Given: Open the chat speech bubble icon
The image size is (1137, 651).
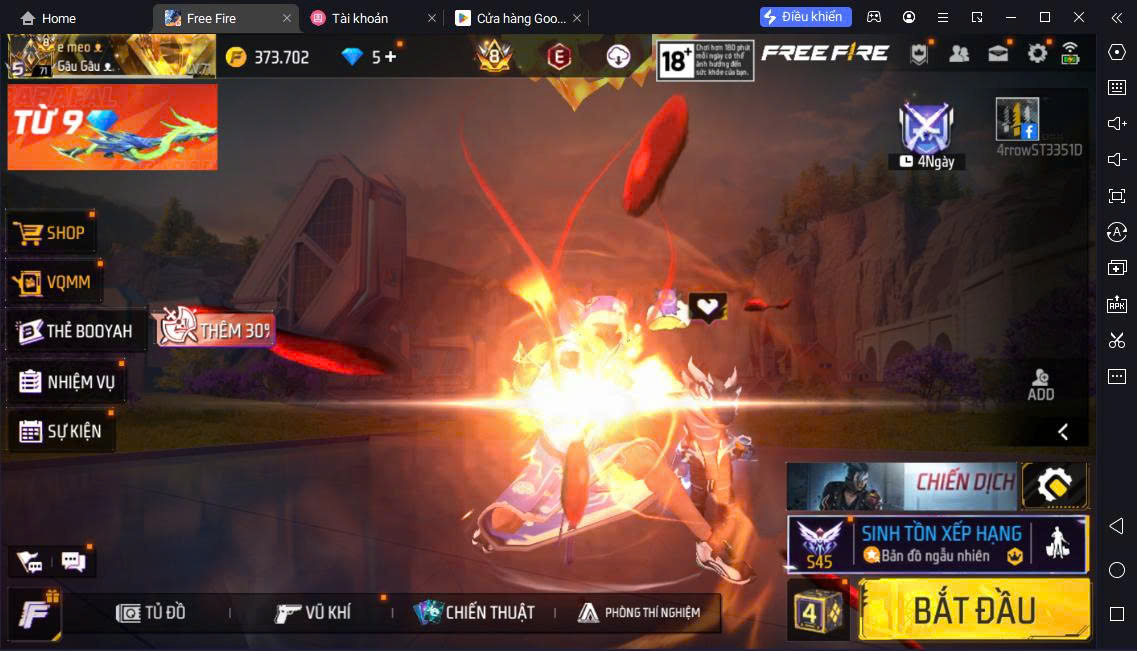Looking at the screenshot, I should click(73, 561).
